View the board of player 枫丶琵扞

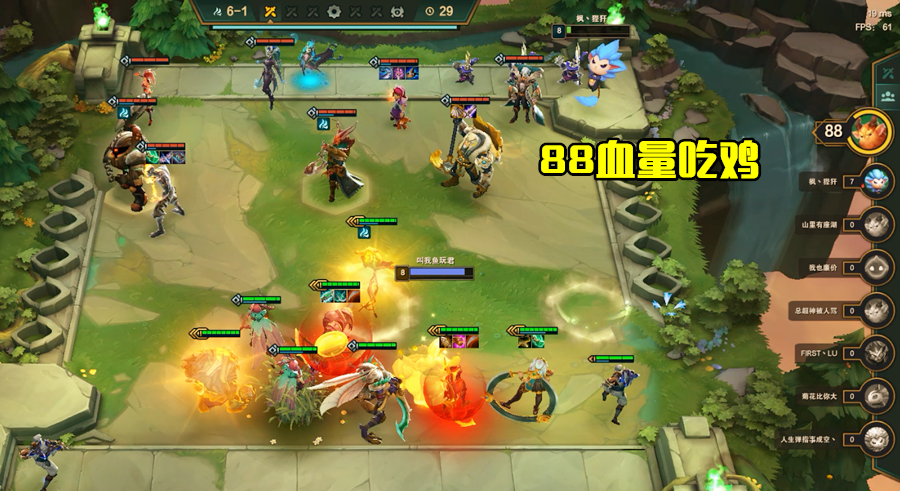point(878,182)
